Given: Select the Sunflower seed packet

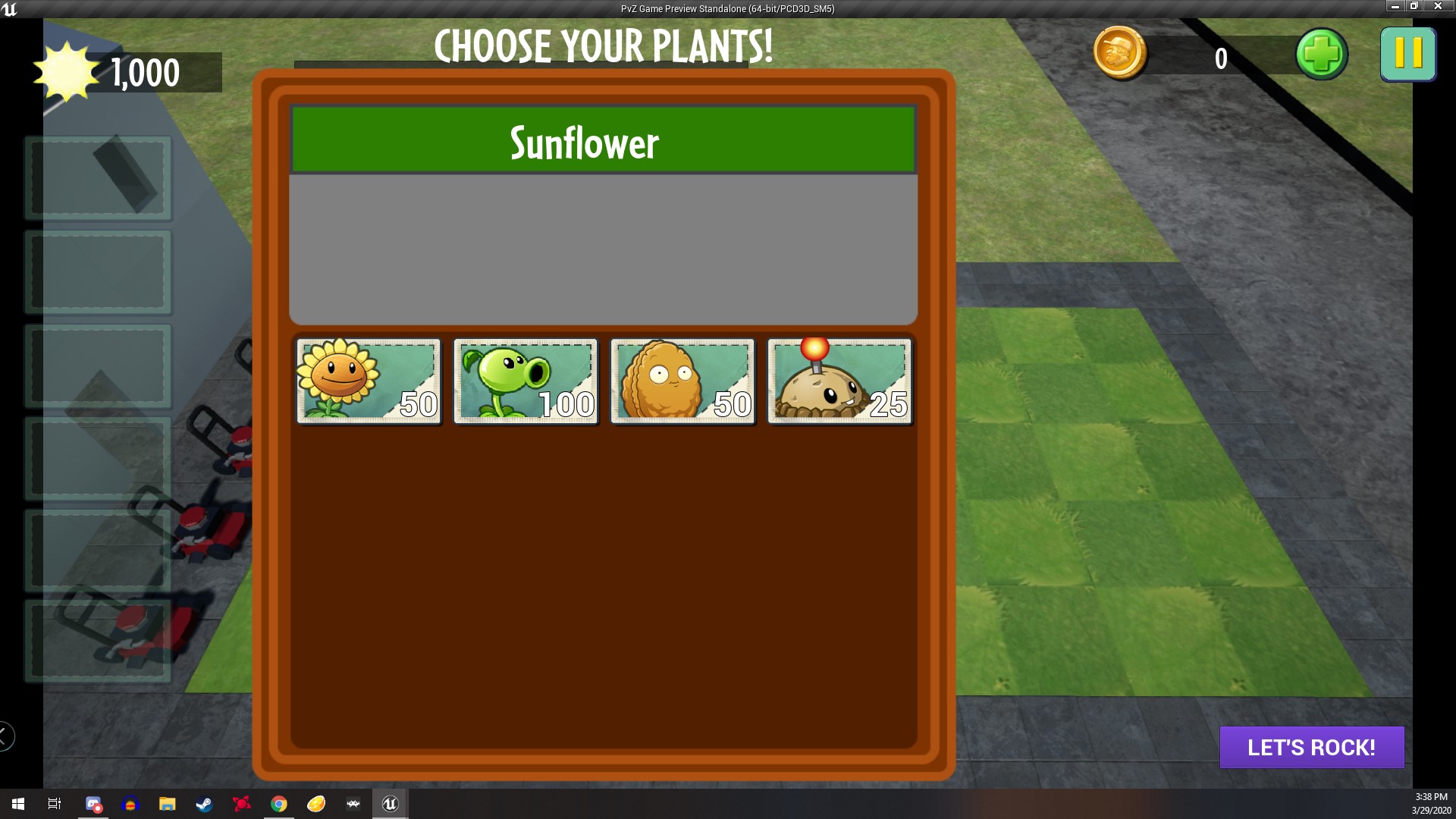Looking at the screenshot, I should pyautogui.click(x=369, y=381).
